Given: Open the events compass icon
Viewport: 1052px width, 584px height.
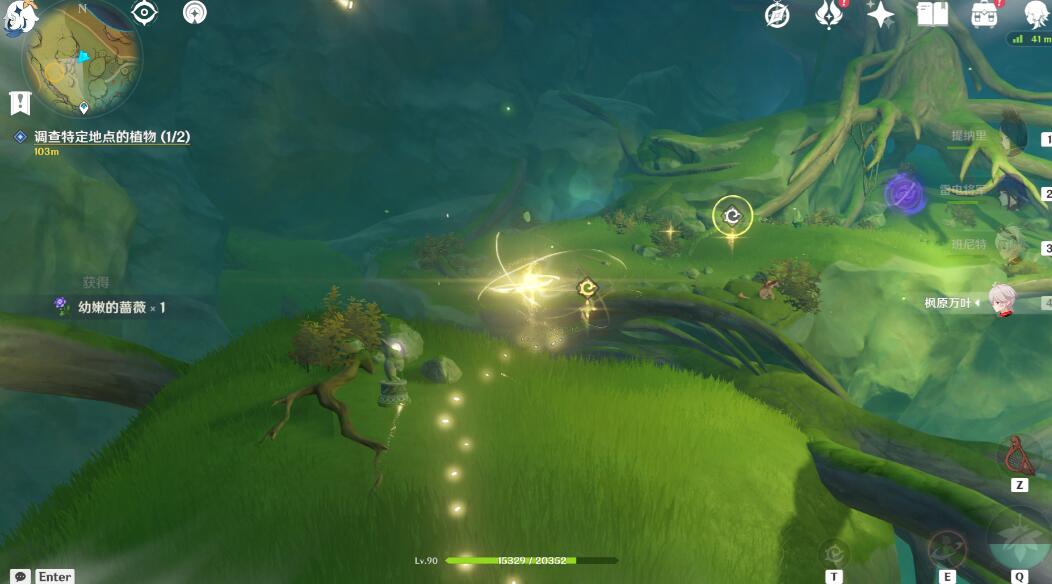Looking at the screenshot, I should point(777,14).
